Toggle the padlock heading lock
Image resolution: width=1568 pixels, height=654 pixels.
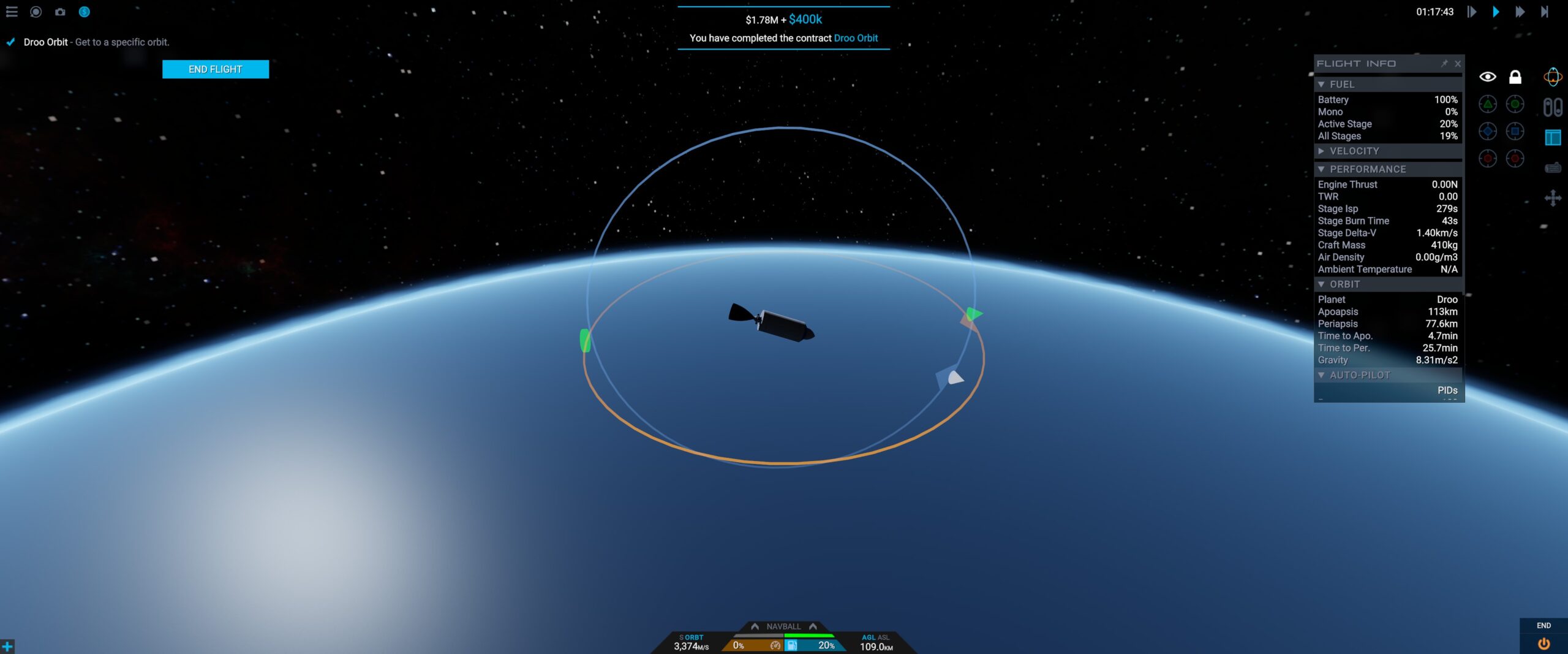pos(1515,77)
